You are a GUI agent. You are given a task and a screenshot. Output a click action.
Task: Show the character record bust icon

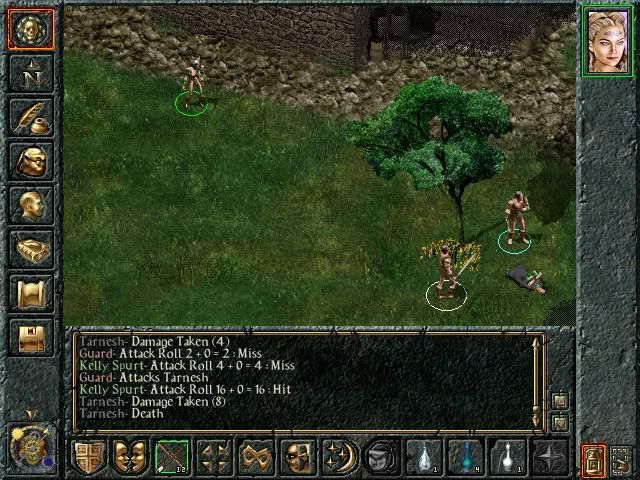pos(31,205)
